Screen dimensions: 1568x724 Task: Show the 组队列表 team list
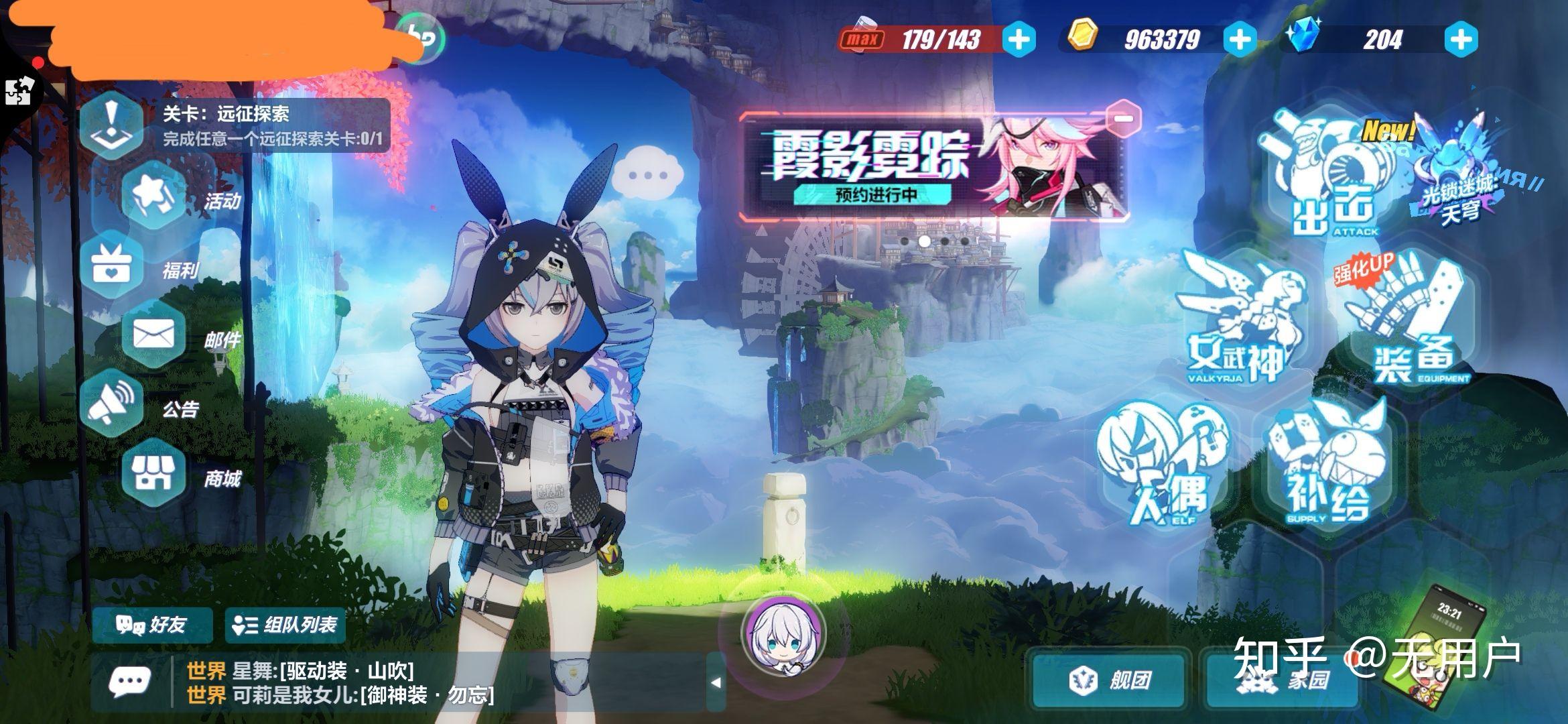285,625
